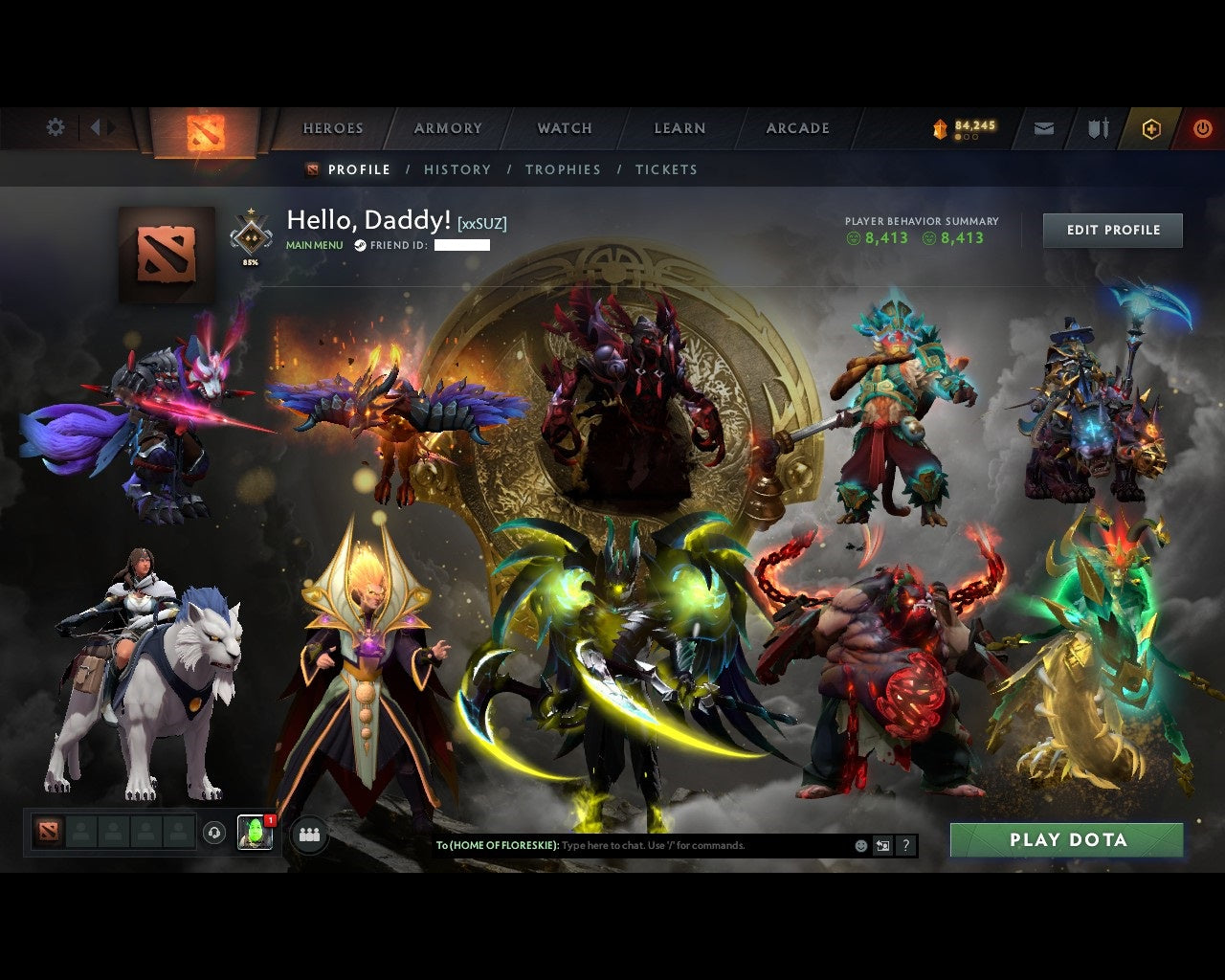Click the screenshot share icon near the chat
The image size is (1225, 980).
882,846
